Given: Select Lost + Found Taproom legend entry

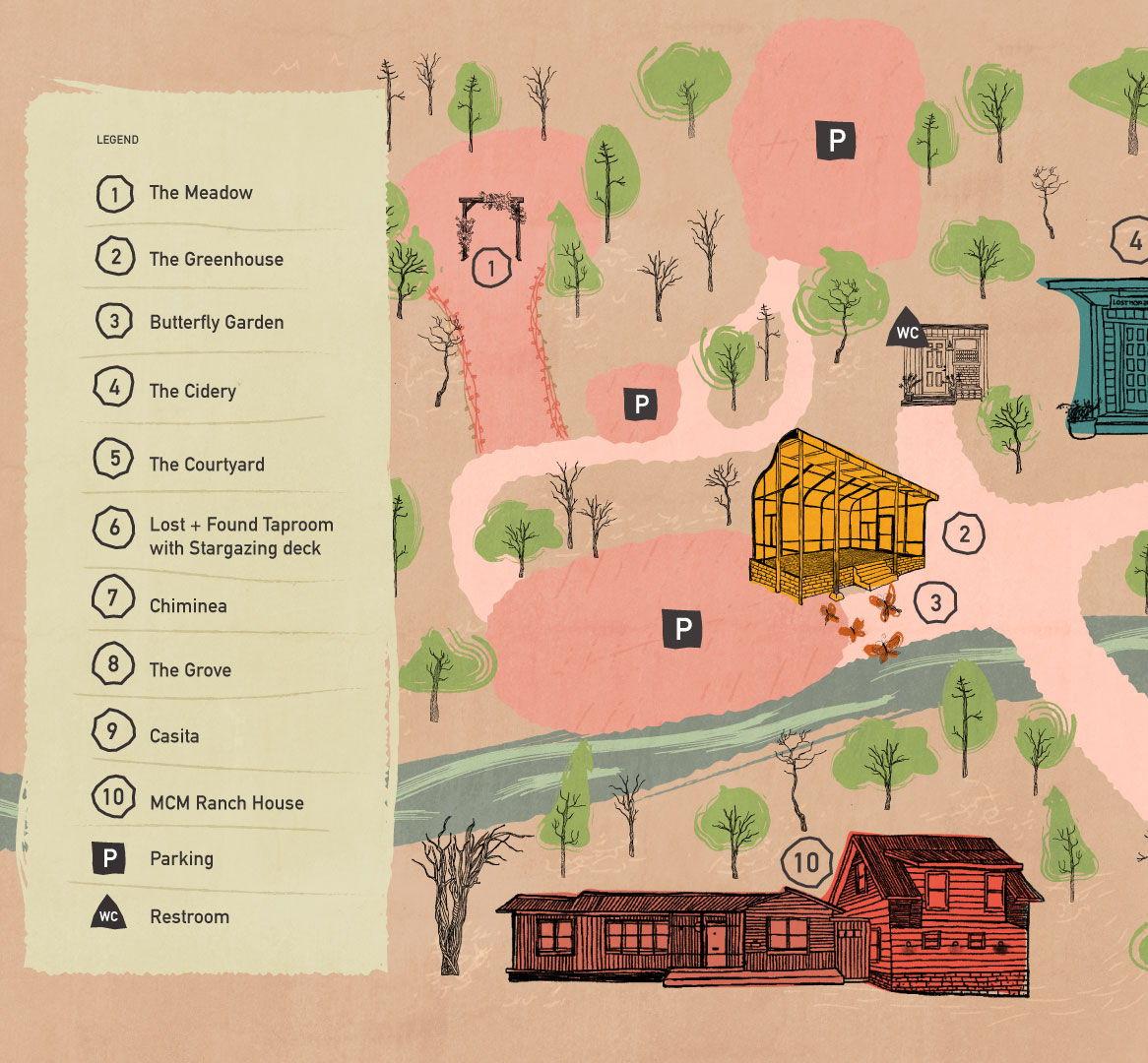Looking at the screenshot, I should 240,536.
